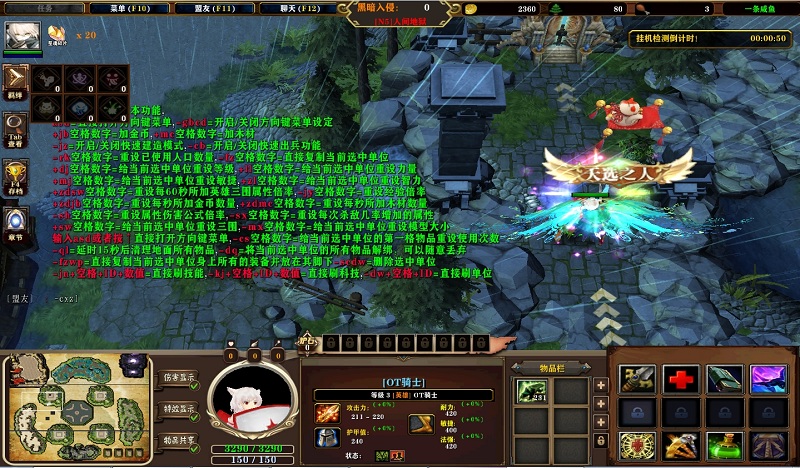Activate the red cross command icon

tap(681, 379)
